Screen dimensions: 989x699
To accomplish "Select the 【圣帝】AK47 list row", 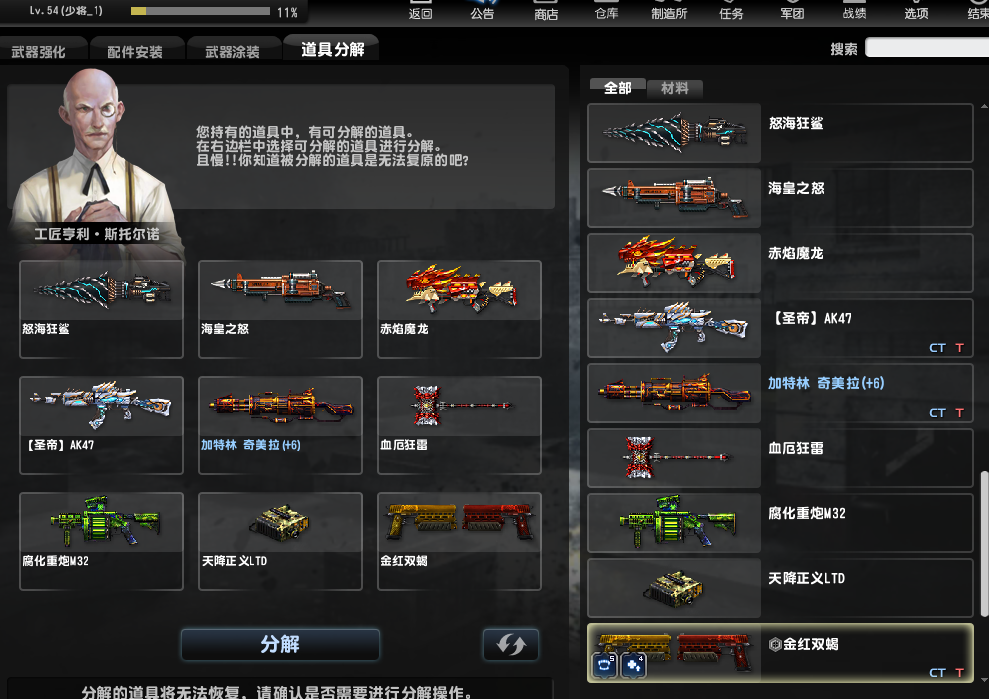I will 780,328.
